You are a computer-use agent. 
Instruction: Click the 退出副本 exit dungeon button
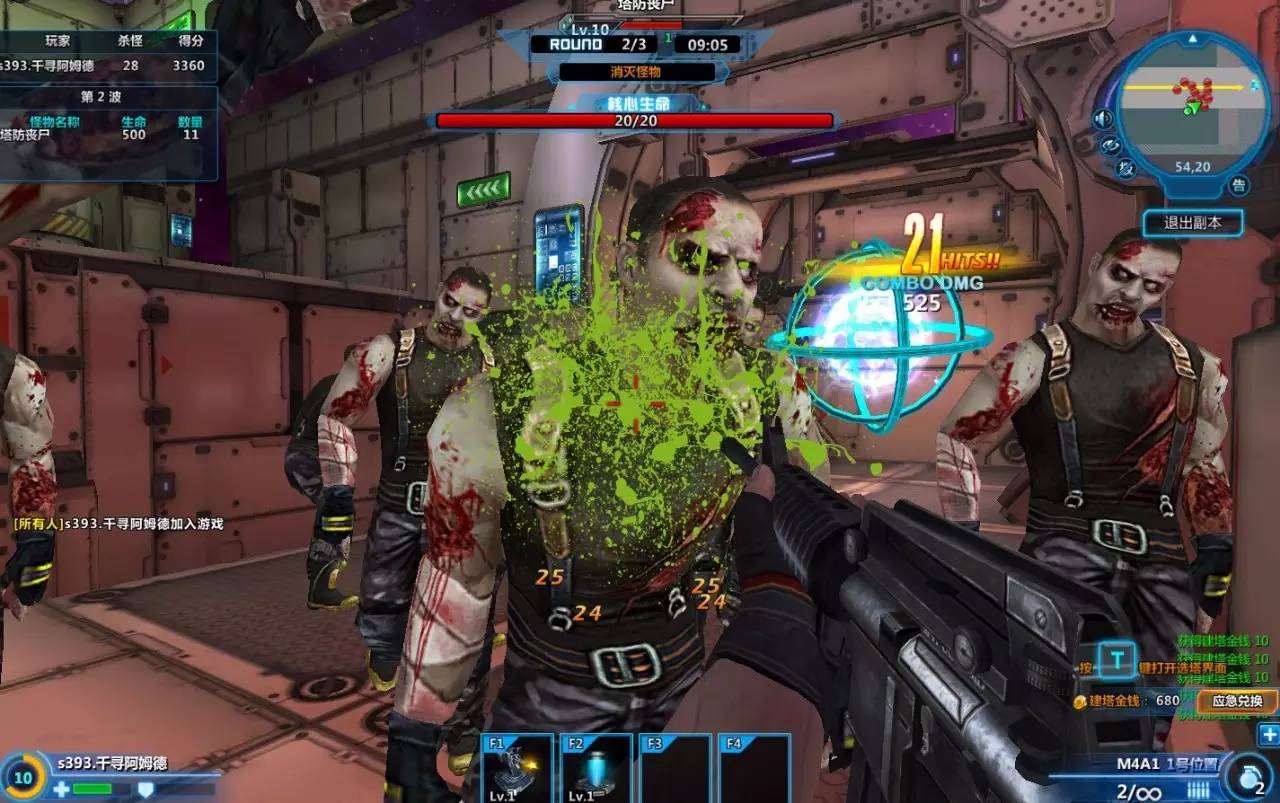pyautogui.click(x=1193, y=222)
